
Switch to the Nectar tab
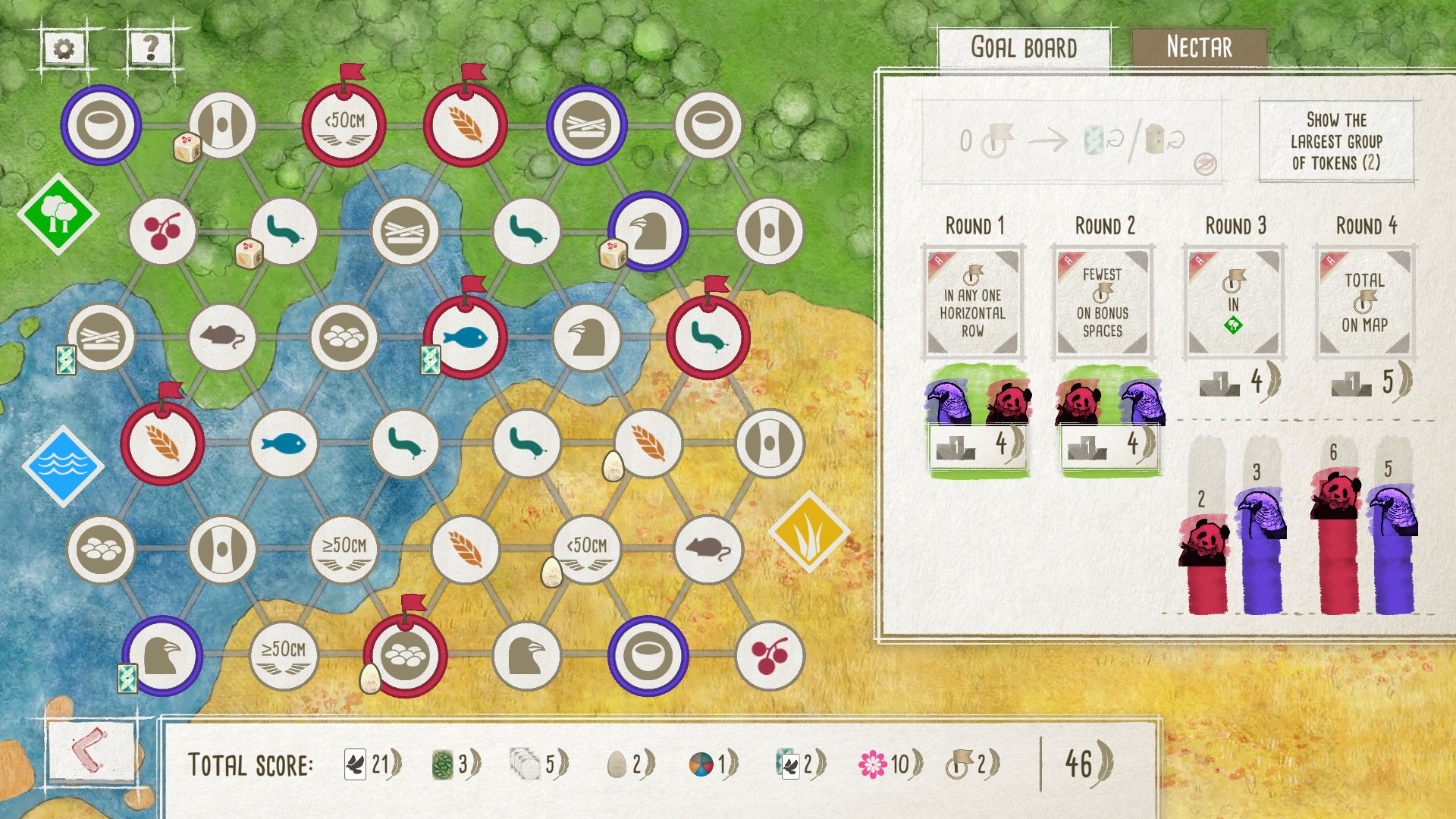1199,47
